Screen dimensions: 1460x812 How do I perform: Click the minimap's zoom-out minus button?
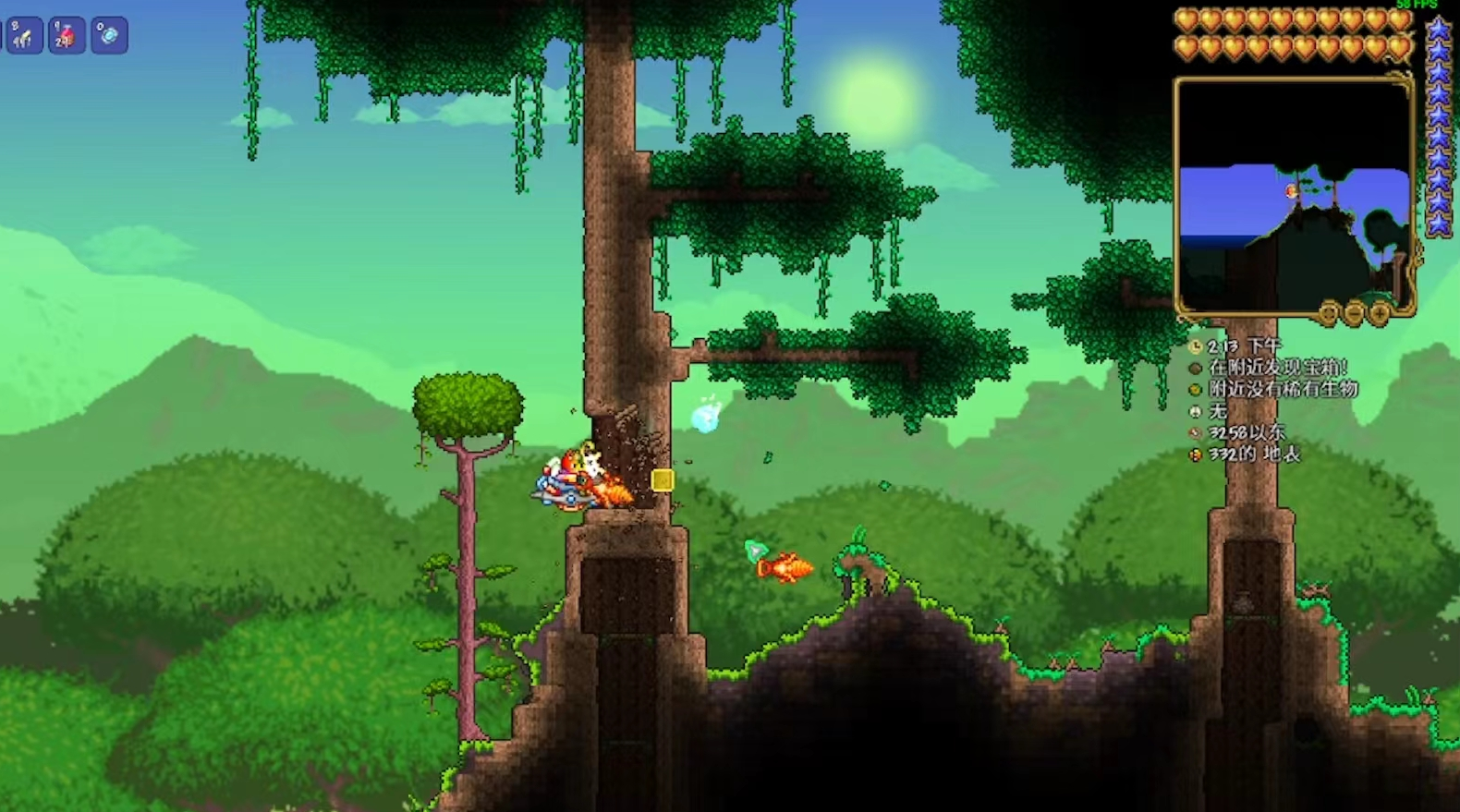[x=1354, y=314]
